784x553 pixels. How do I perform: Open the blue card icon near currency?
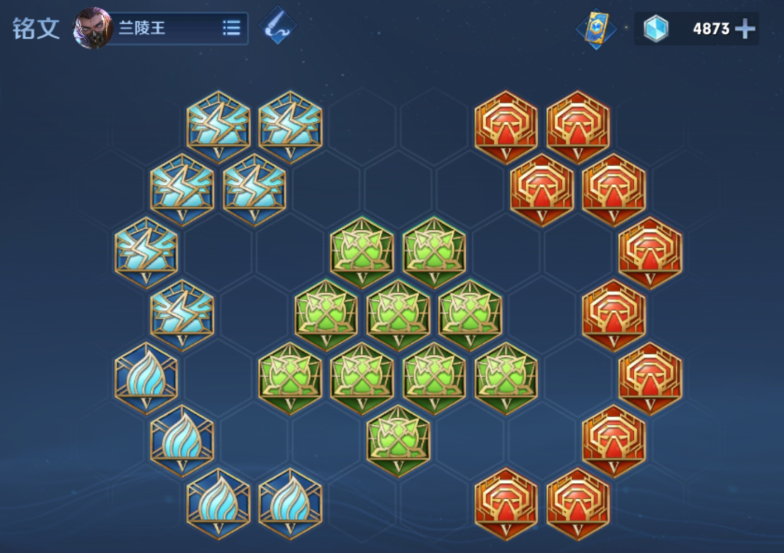(596, 28)
